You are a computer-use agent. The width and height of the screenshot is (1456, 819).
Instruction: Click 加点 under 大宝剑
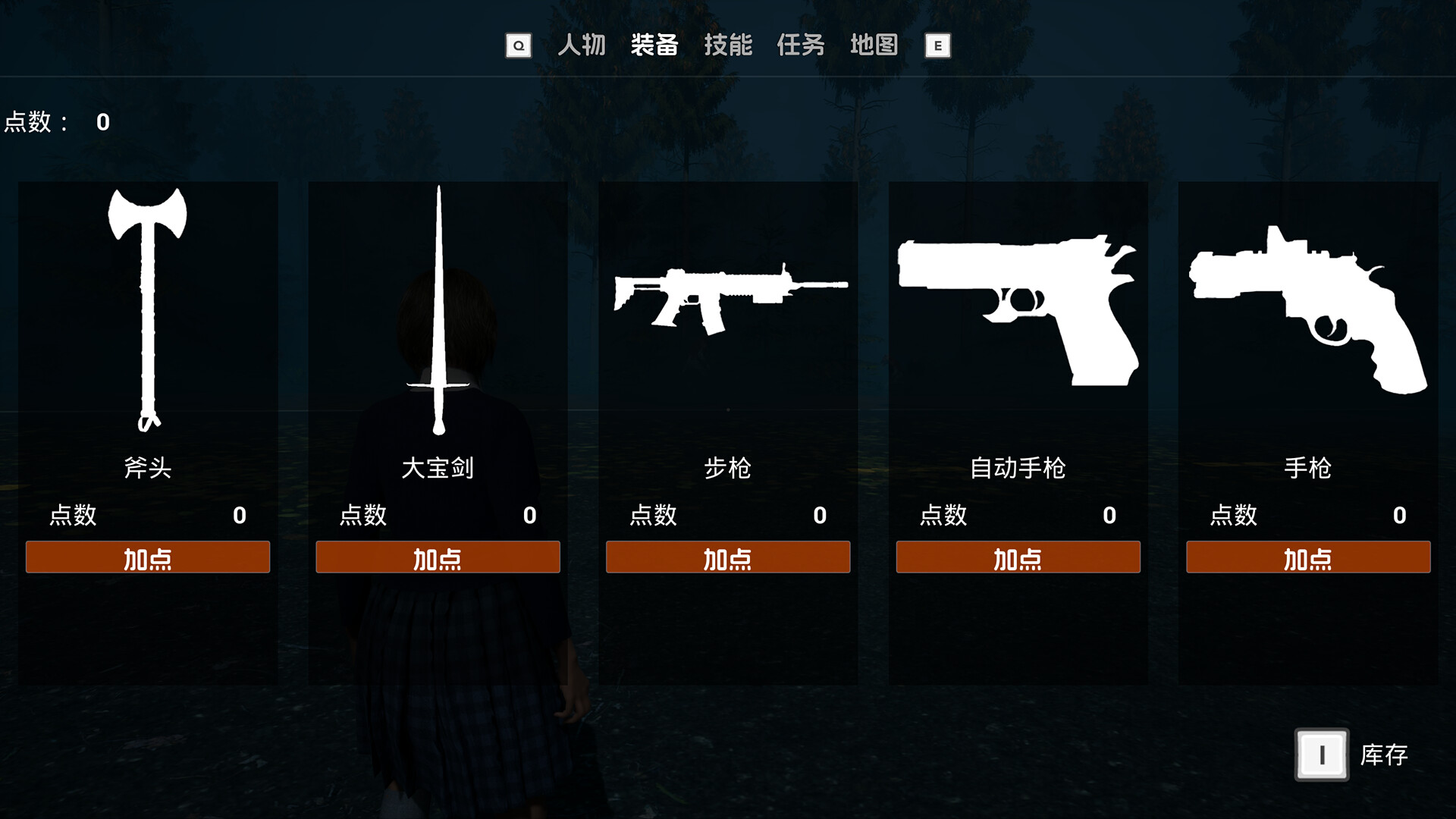point(438,557)
